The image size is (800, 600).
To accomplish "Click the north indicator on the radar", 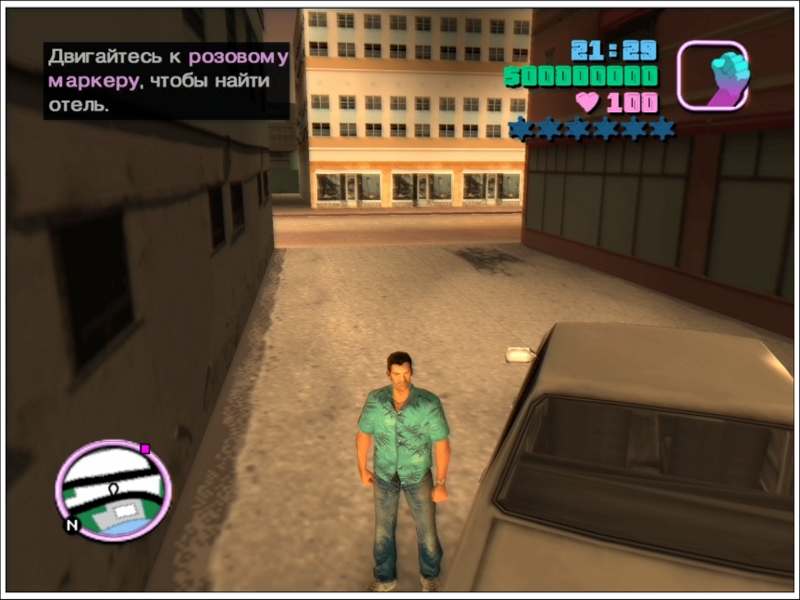I will click(x=72, y=523).
